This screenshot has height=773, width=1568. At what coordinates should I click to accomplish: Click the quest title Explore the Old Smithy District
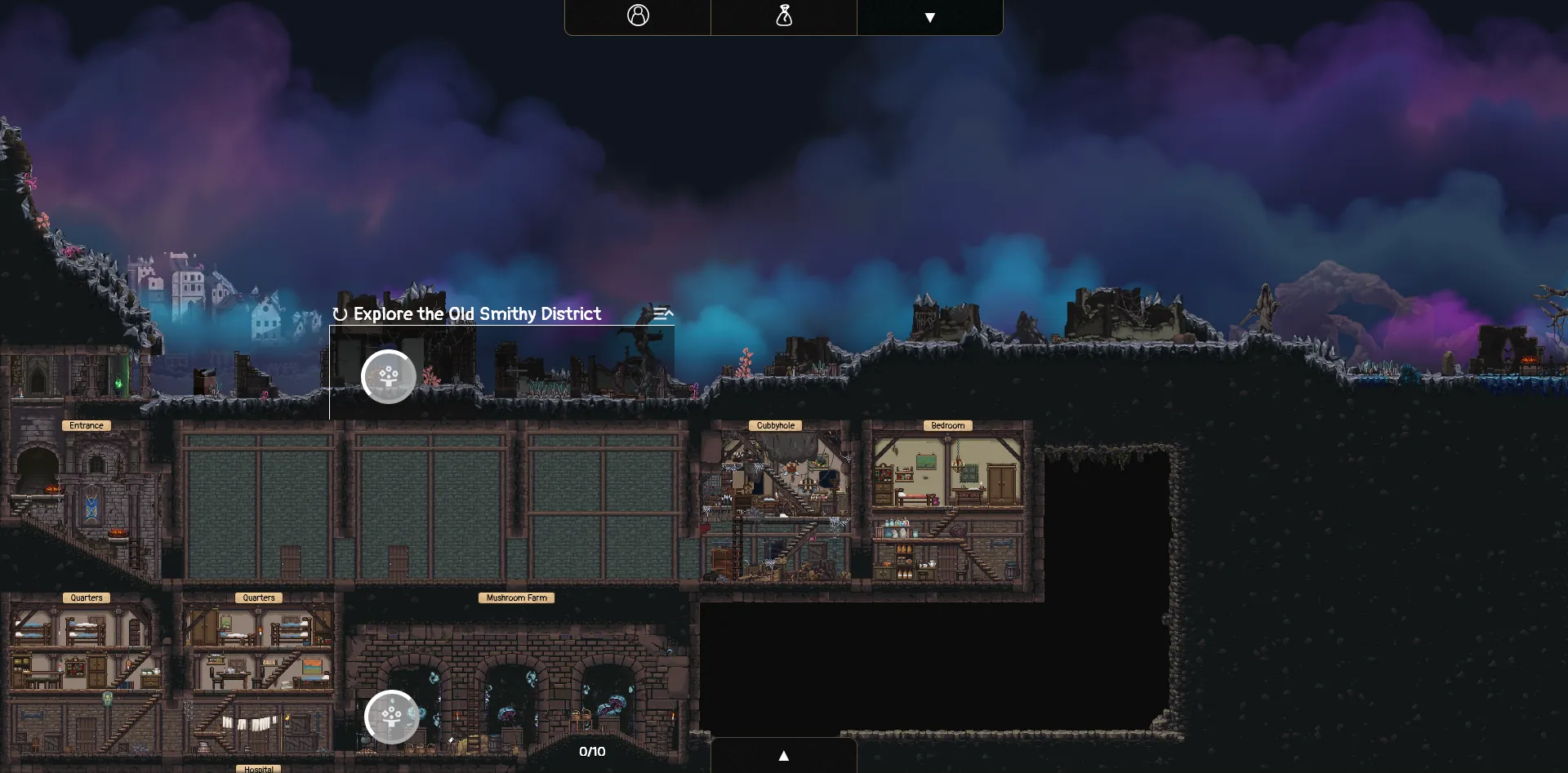(476, 313)
